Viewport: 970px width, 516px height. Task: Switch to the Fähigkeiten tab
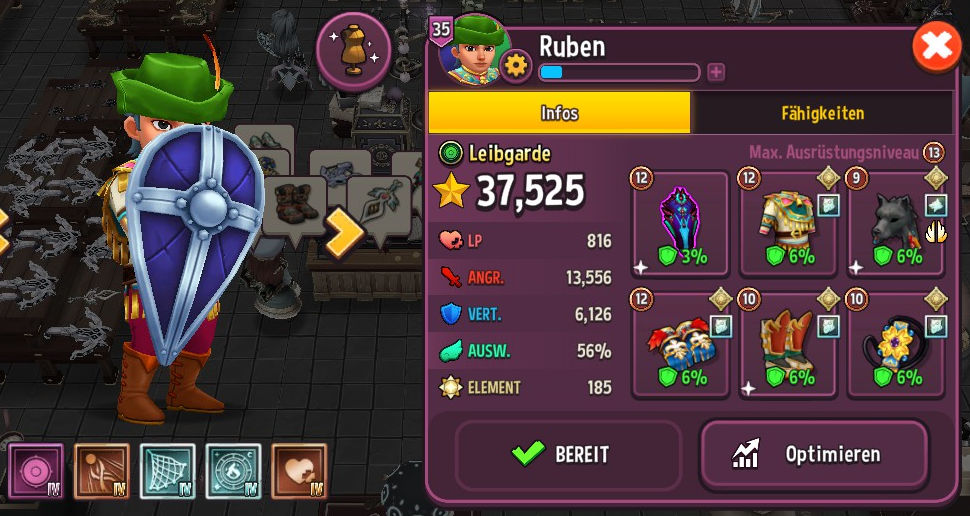point(823,113)
